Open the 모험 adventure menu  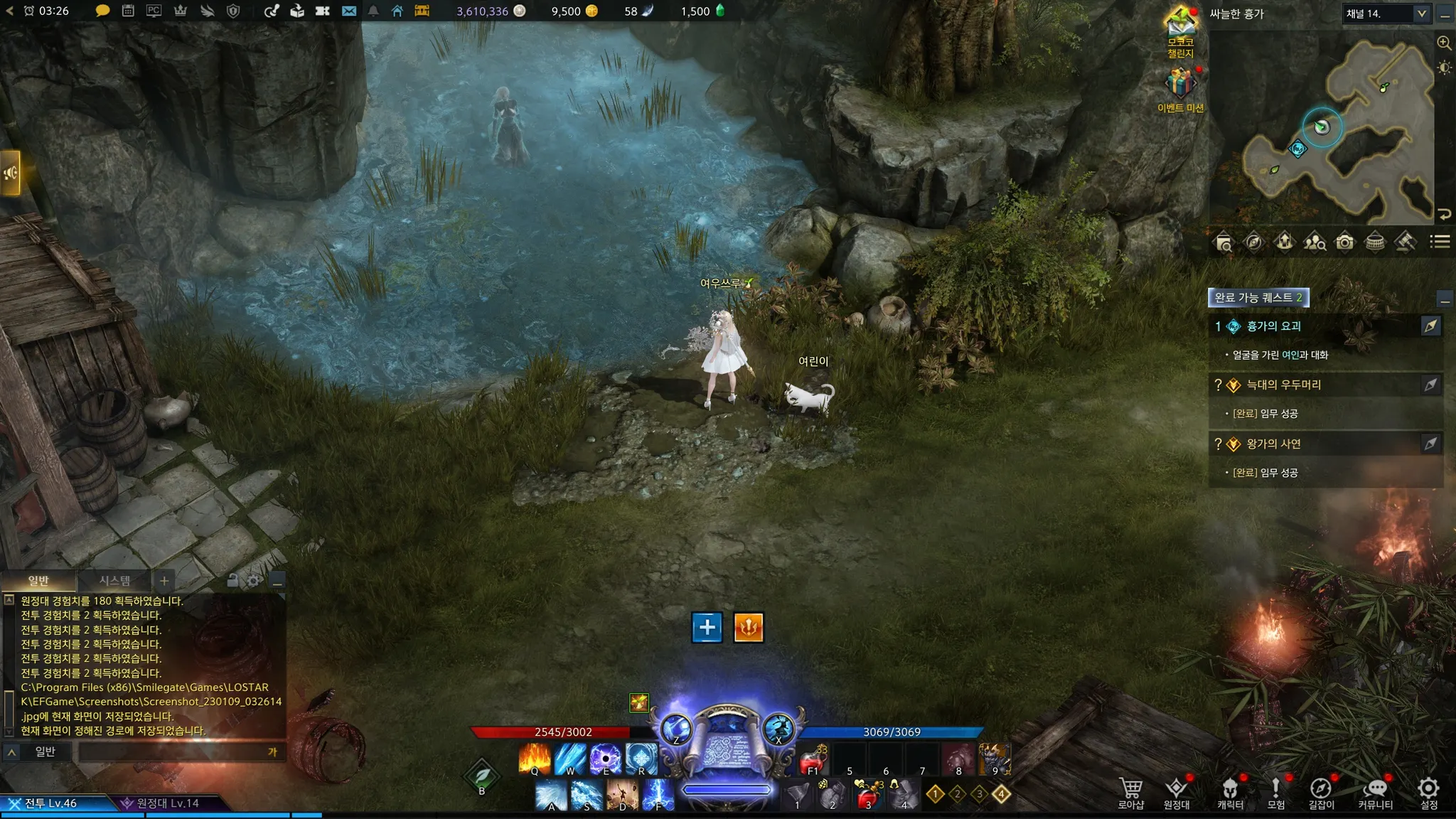pyautogui.click(x=1275, y=792)
